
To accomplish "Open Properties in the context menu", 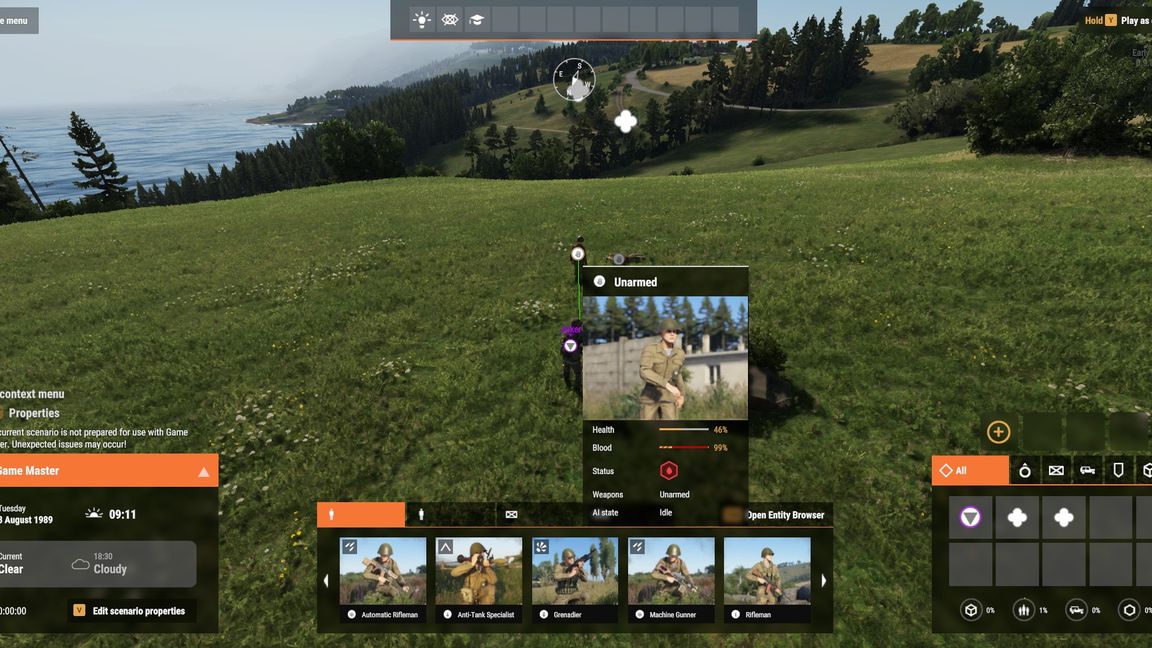I will [x=34, y=413].
